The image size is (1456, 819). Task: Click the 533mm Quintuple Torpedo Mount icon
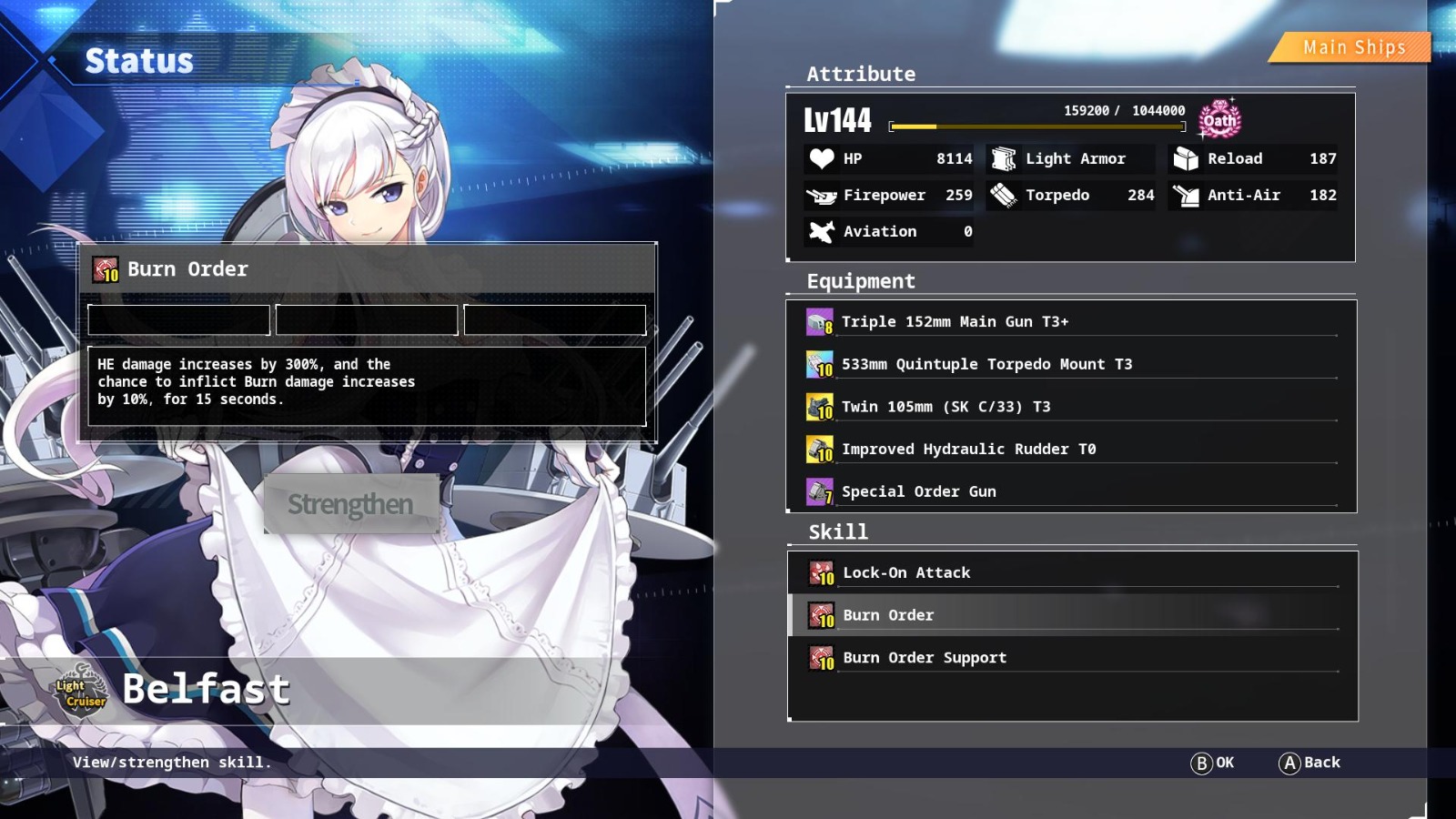(818, 363)
